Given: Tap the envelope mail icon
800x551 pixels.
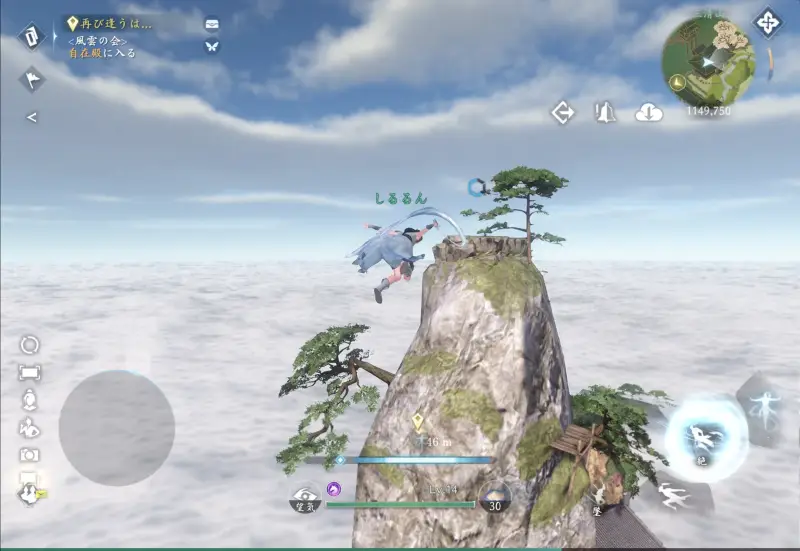Looking at the screenshot, I should 212,23.
